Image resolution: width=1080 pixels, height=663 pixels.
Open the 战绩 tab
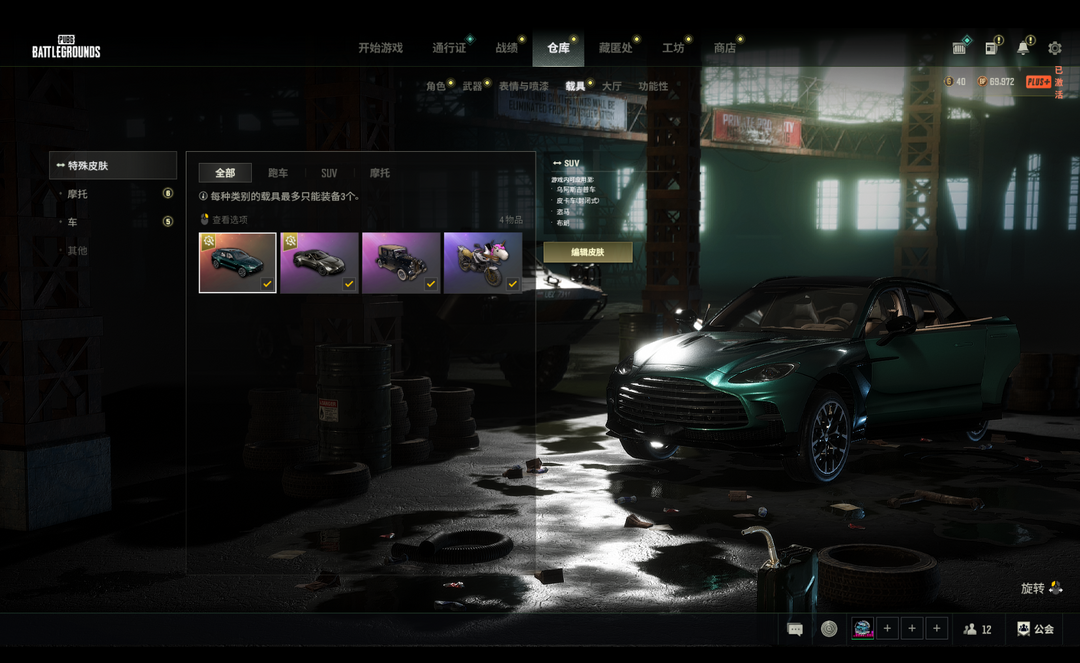[507, 48]
